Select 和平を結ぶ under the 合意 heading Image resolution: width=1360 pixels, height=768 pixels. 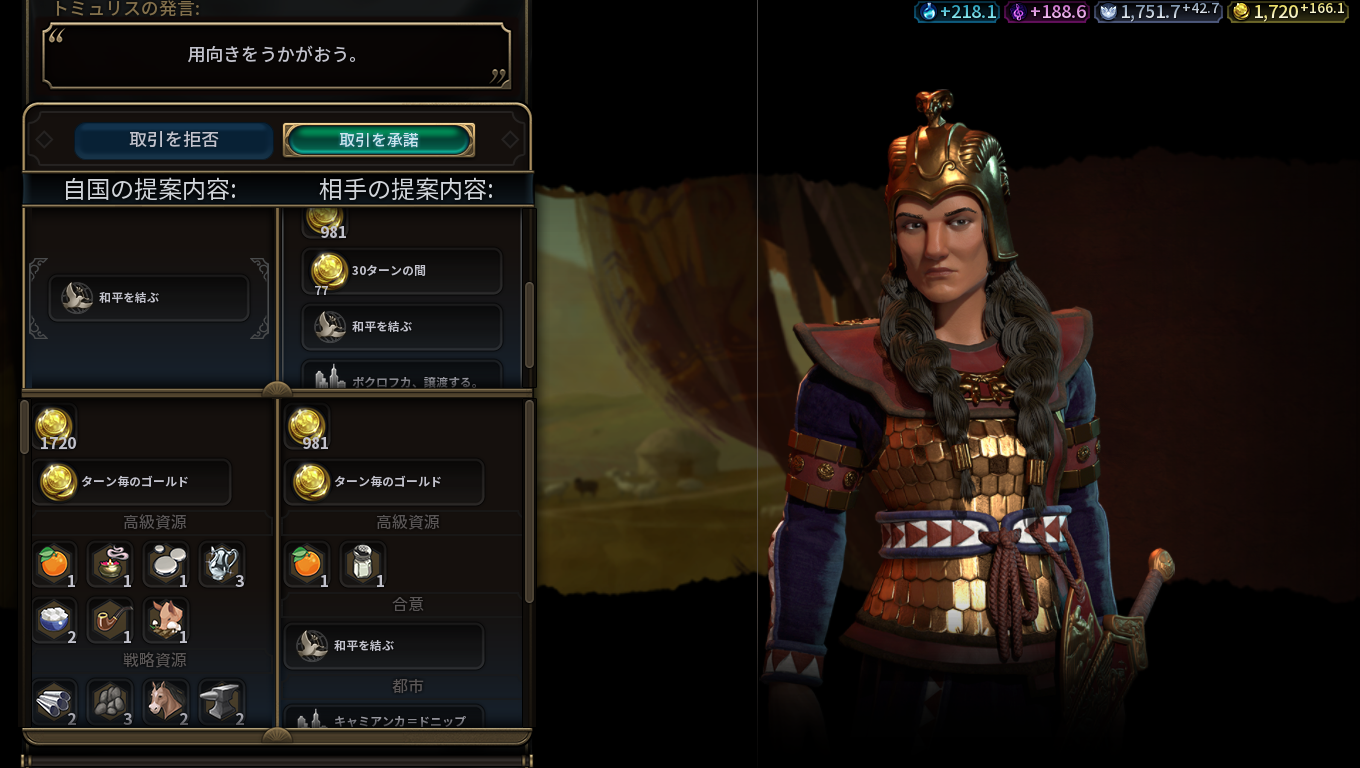[x=384, y=646]
